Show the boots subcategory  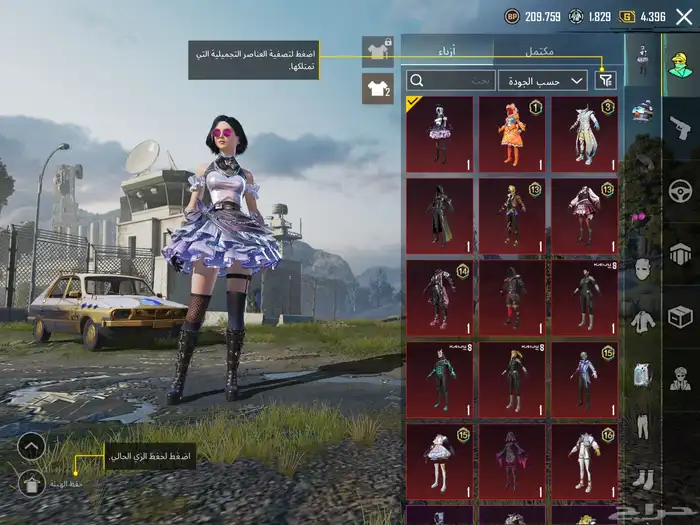[x=642, y=479]
